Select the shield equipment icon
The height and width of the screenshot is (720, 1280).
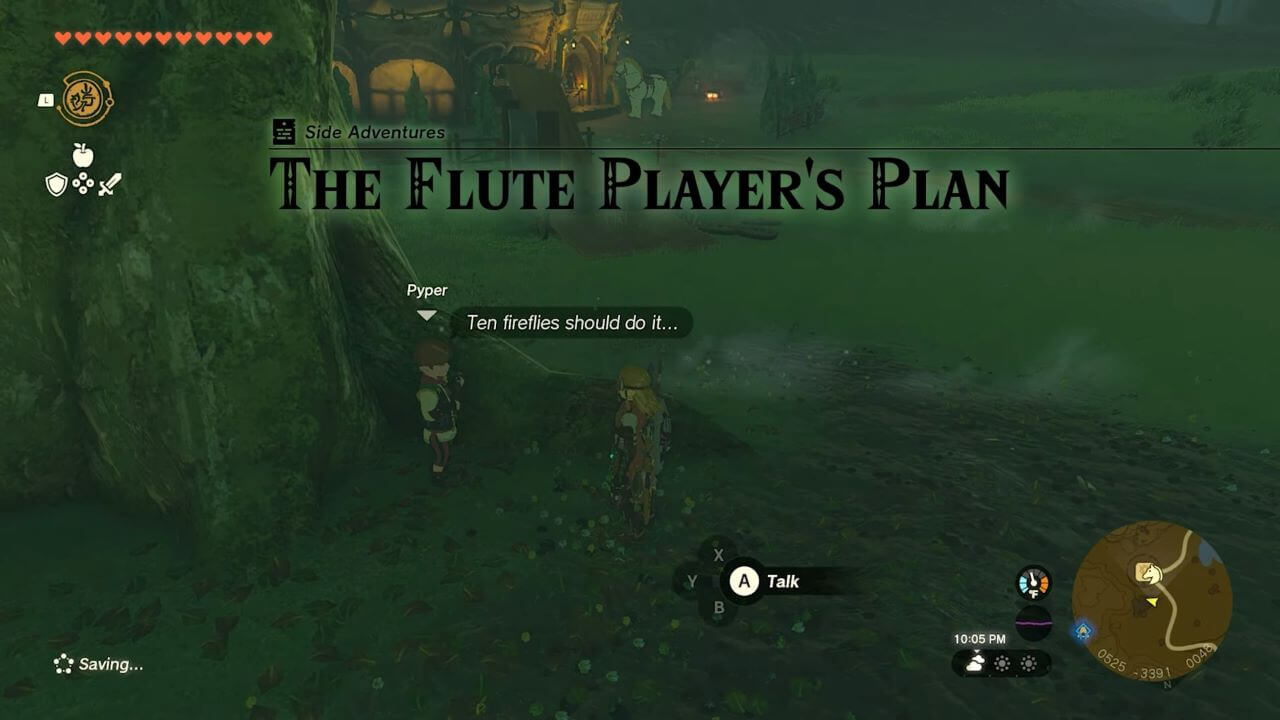(x=56, y=184)
